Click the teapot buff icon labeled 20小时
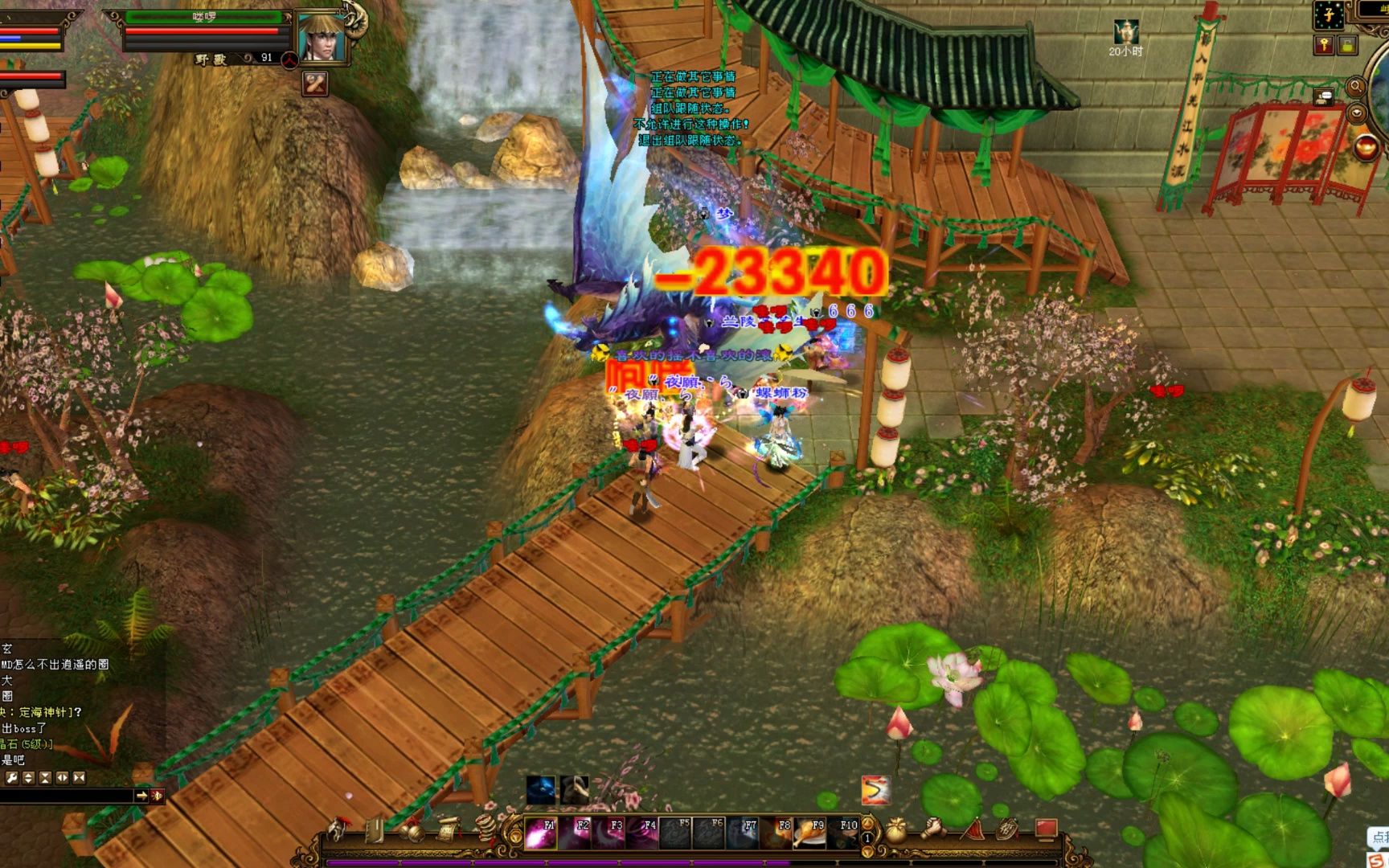Screen dimensions: 1389x868 (x=1125, y=32)
